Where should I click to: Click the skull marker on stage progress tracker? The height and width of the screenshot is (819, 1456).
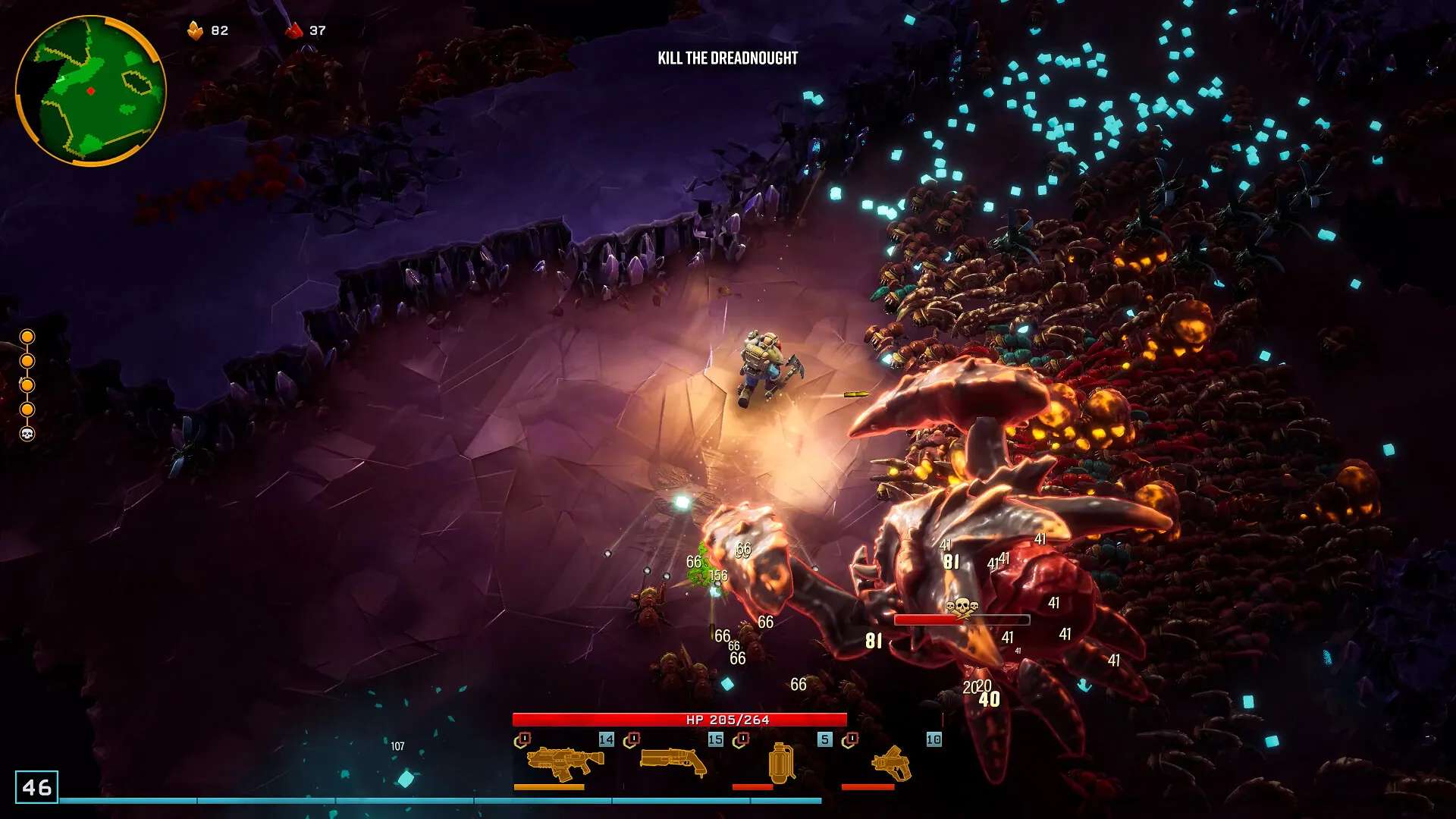click(27, 434)
